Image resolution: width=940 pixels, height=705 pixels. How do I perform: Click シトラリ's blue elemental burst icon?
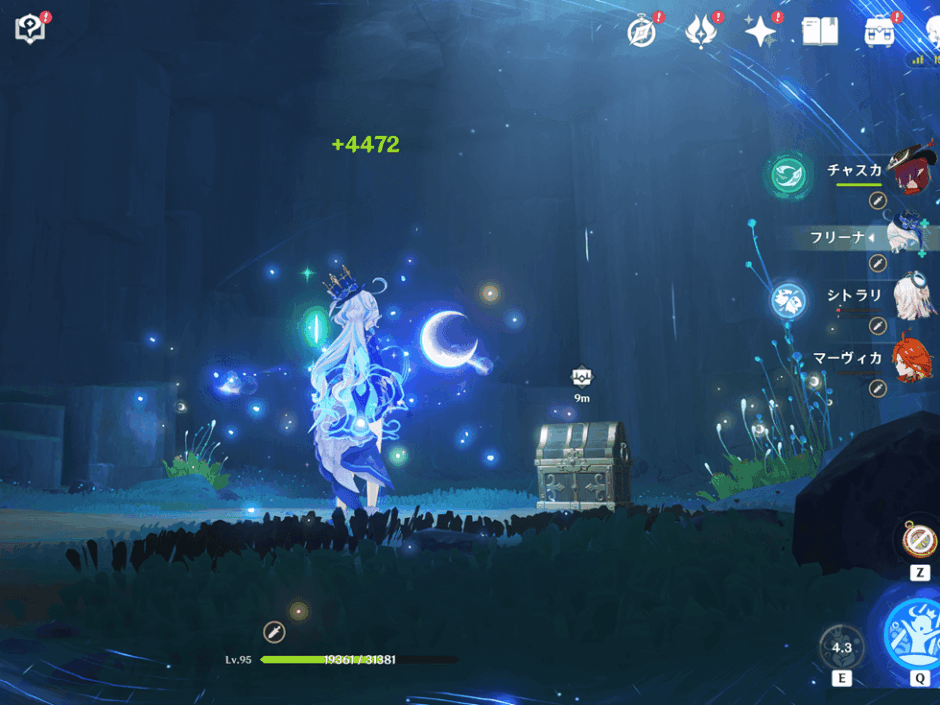(x=789, y=299)
